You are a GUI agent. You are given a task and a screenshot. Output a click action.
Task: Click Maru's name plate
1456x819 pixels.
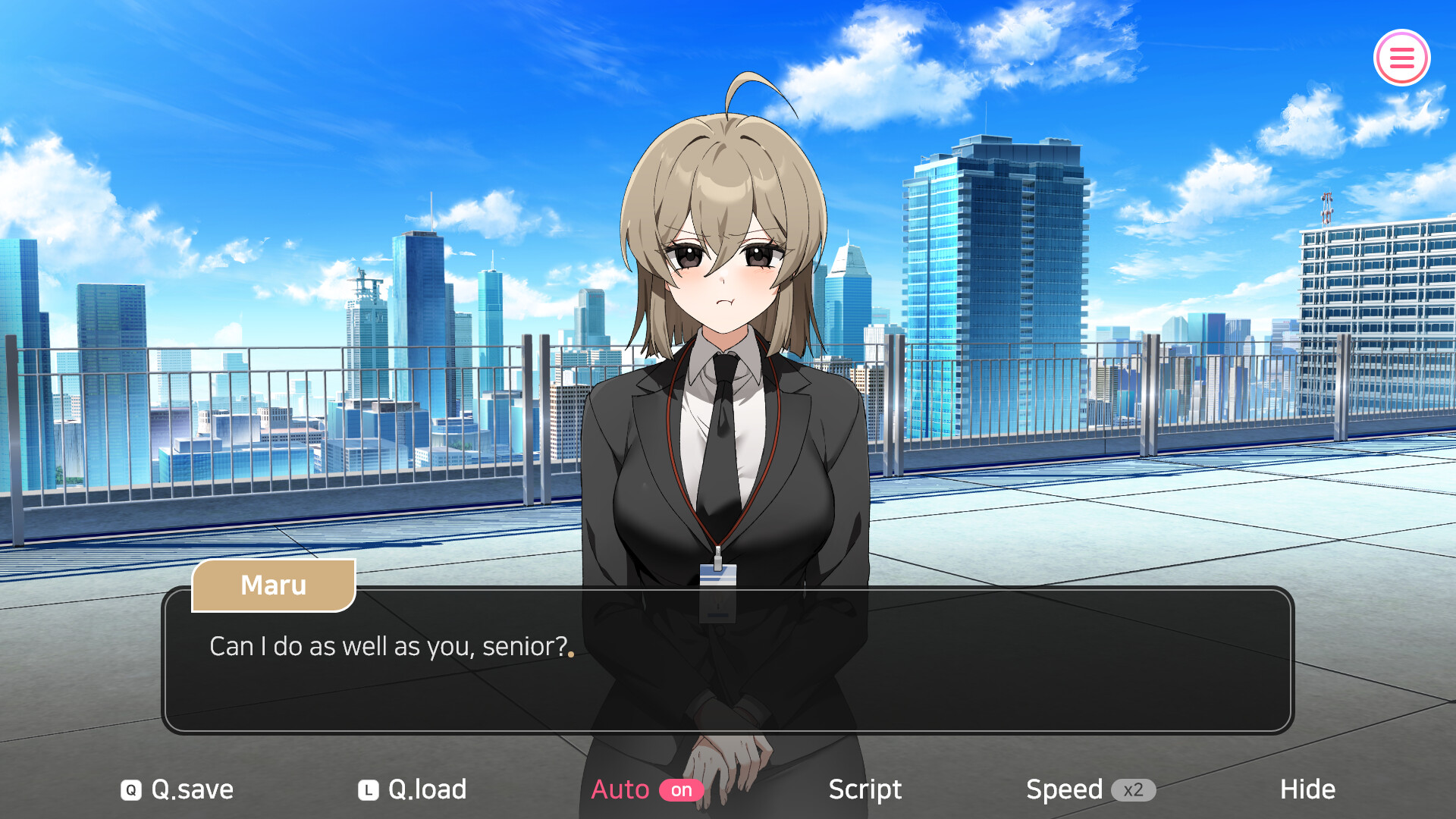(274, 585)
